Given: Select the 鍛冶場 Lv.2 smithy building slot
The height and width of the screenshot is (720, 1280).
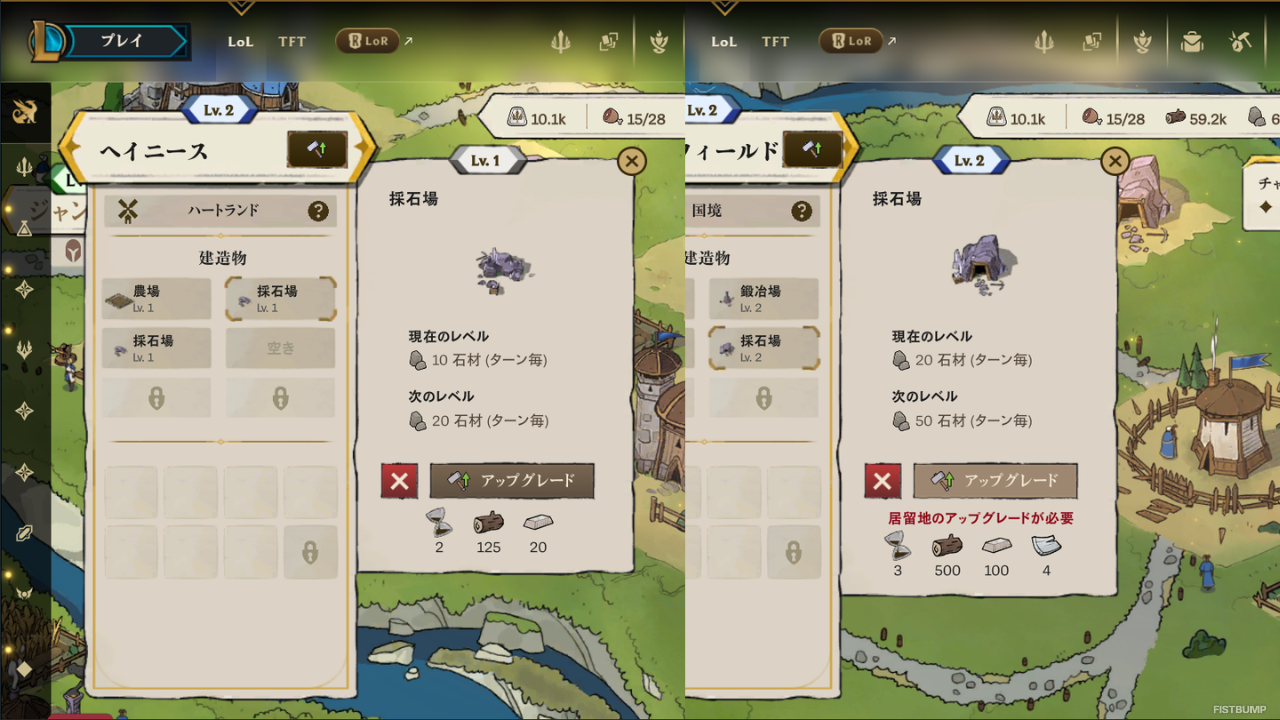Looking at the screenshot, I should tap(764, 297).
